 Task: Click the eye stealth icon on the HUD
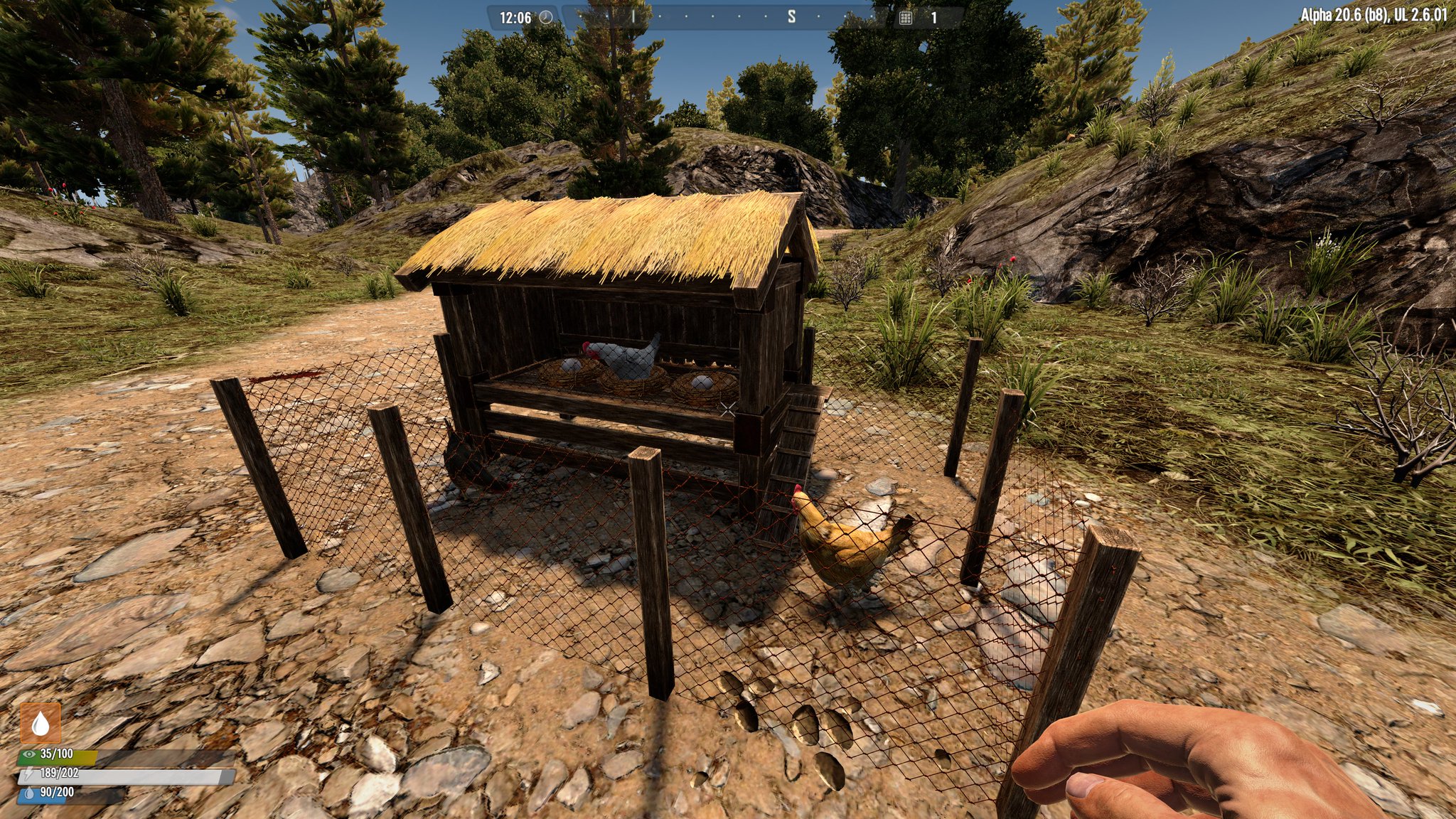(29, 754)
